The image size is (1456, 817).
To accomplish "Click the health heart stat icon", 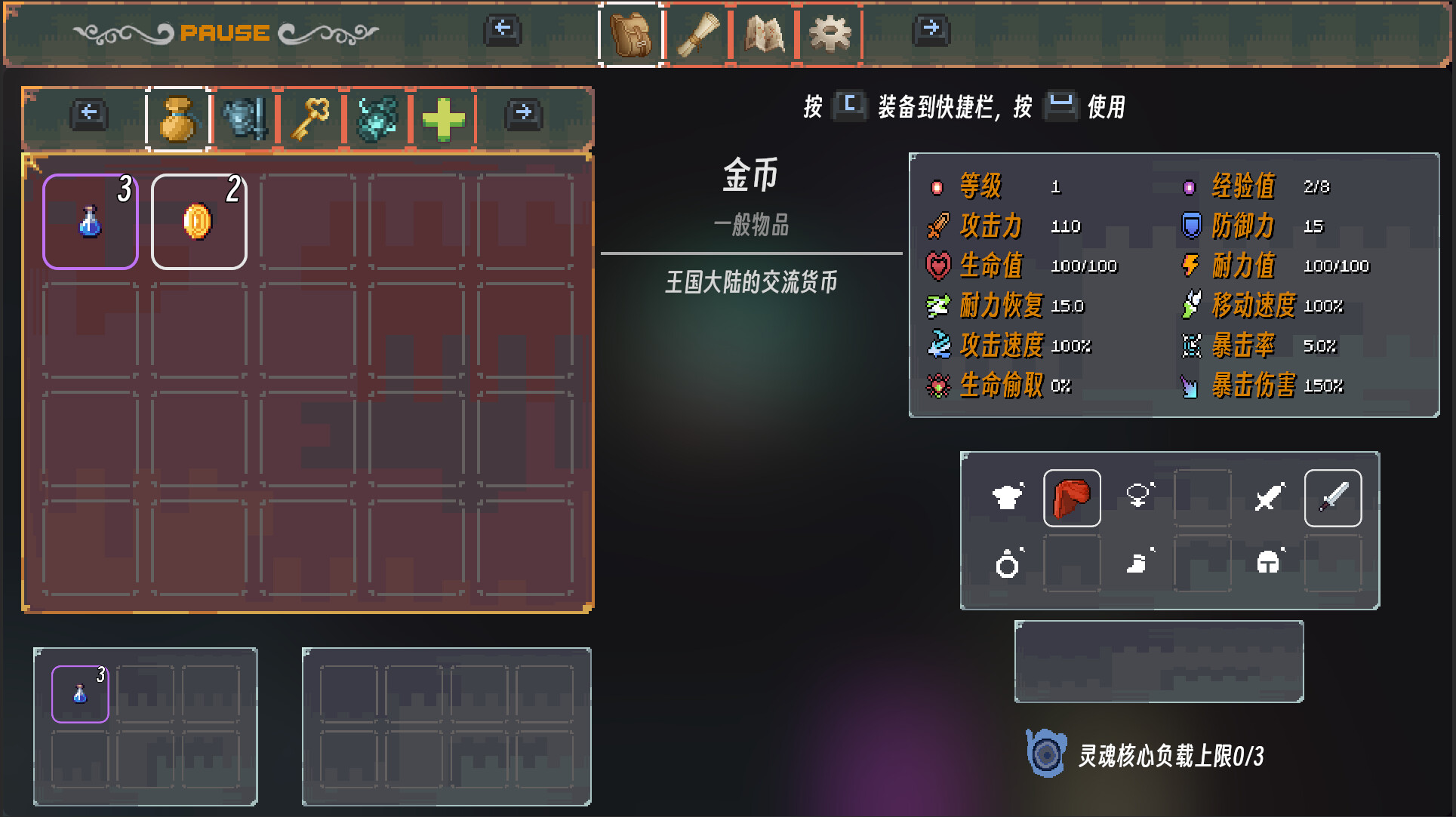I will (x=937, y=266).
